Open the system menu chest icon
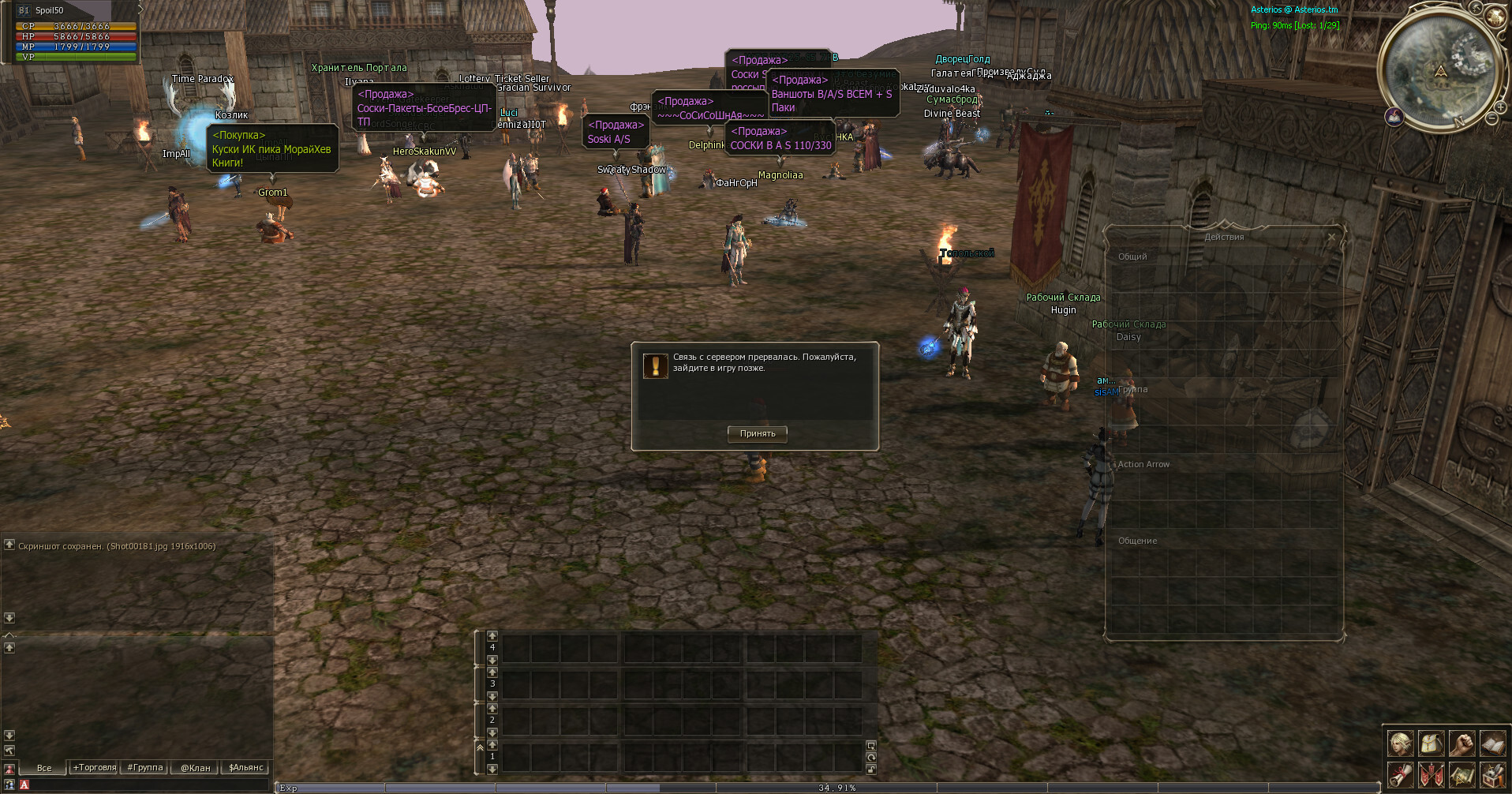 click(x=1491, y=774)
